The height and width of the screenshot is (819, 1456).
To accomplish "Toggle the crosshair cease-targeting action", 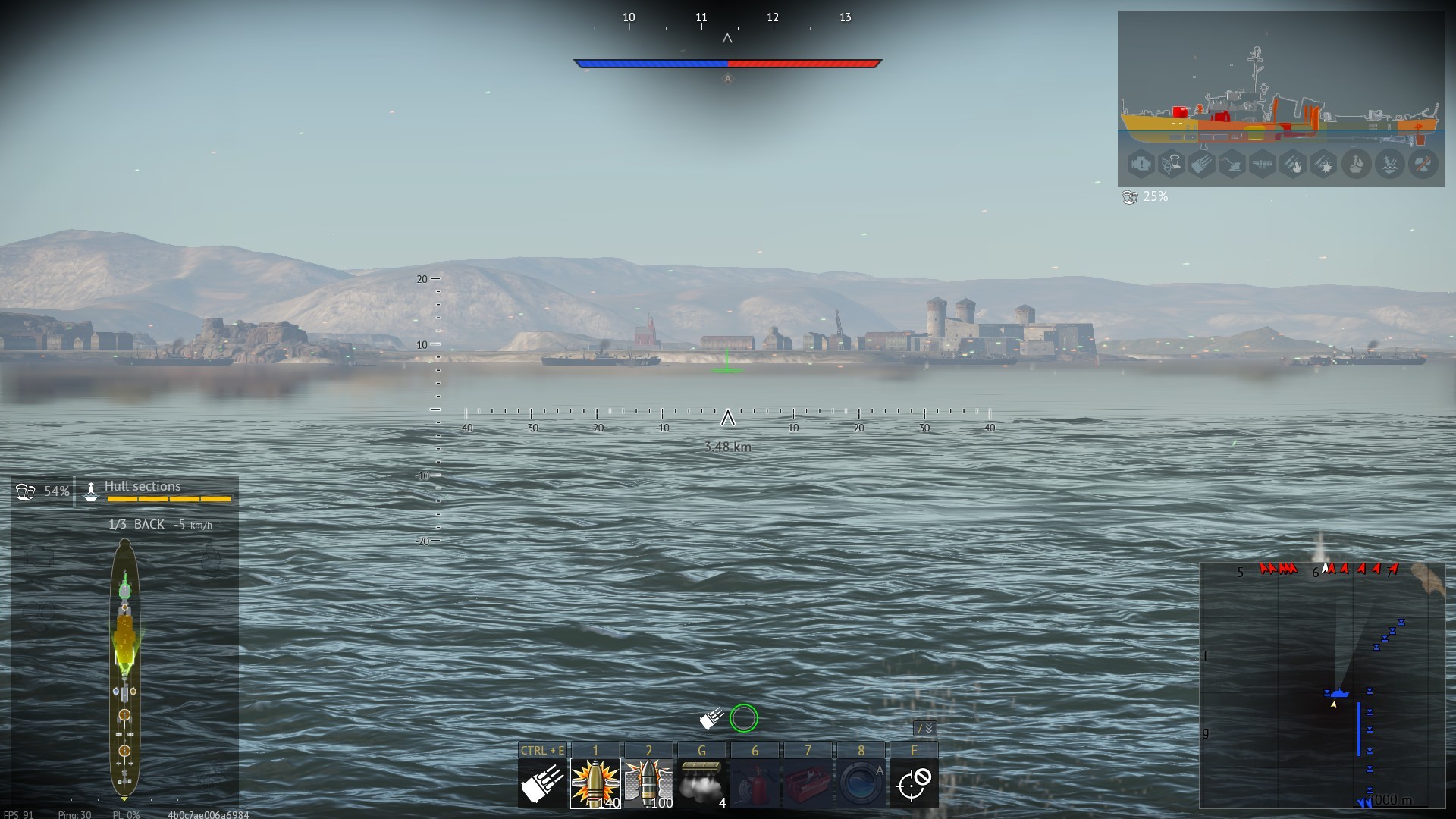I will tap(913, 783).
